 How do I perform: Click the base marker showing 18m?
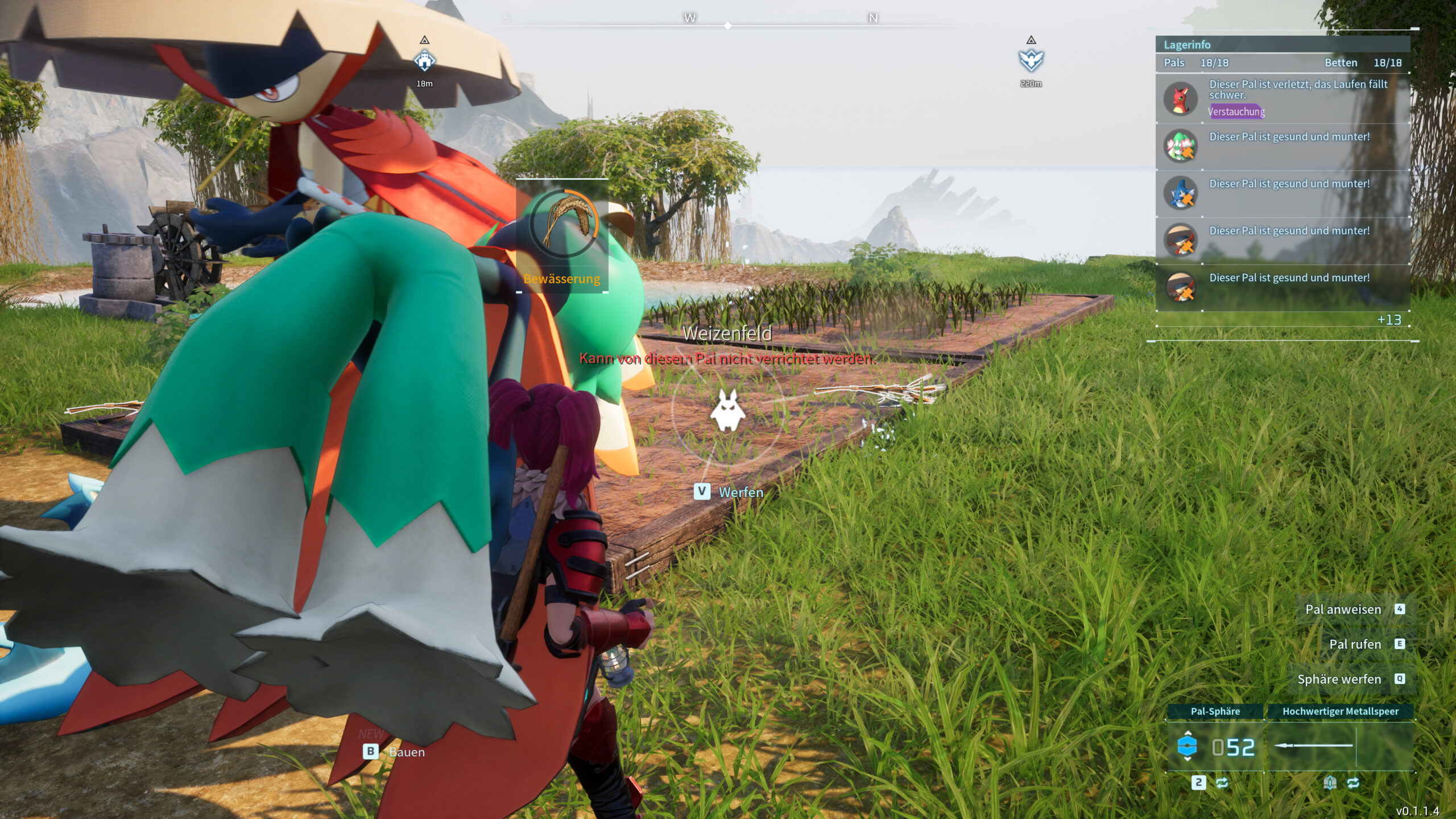424,61
